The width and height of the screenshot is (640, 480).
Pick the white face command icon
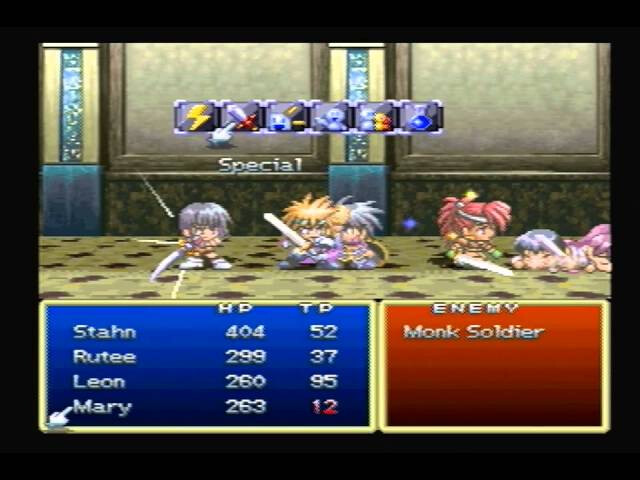pos(285,117)
